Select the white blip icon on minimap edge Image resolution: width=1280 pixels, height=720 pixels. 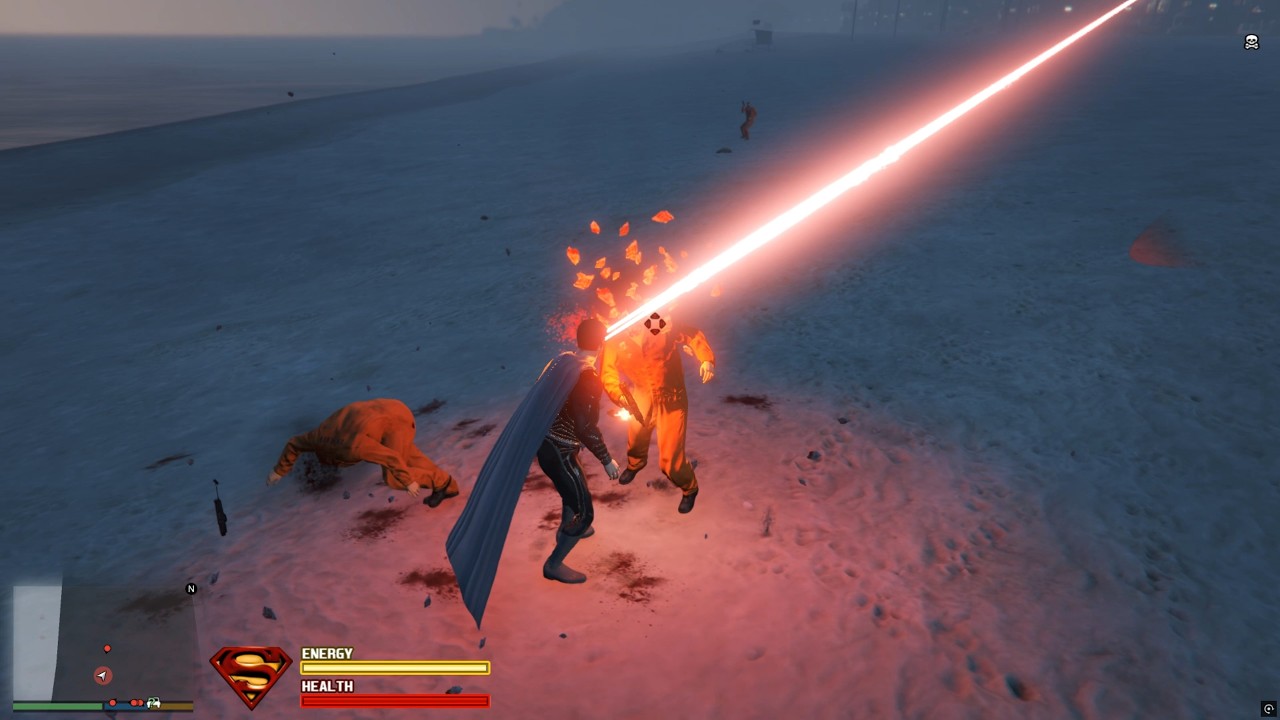point(154,703)
